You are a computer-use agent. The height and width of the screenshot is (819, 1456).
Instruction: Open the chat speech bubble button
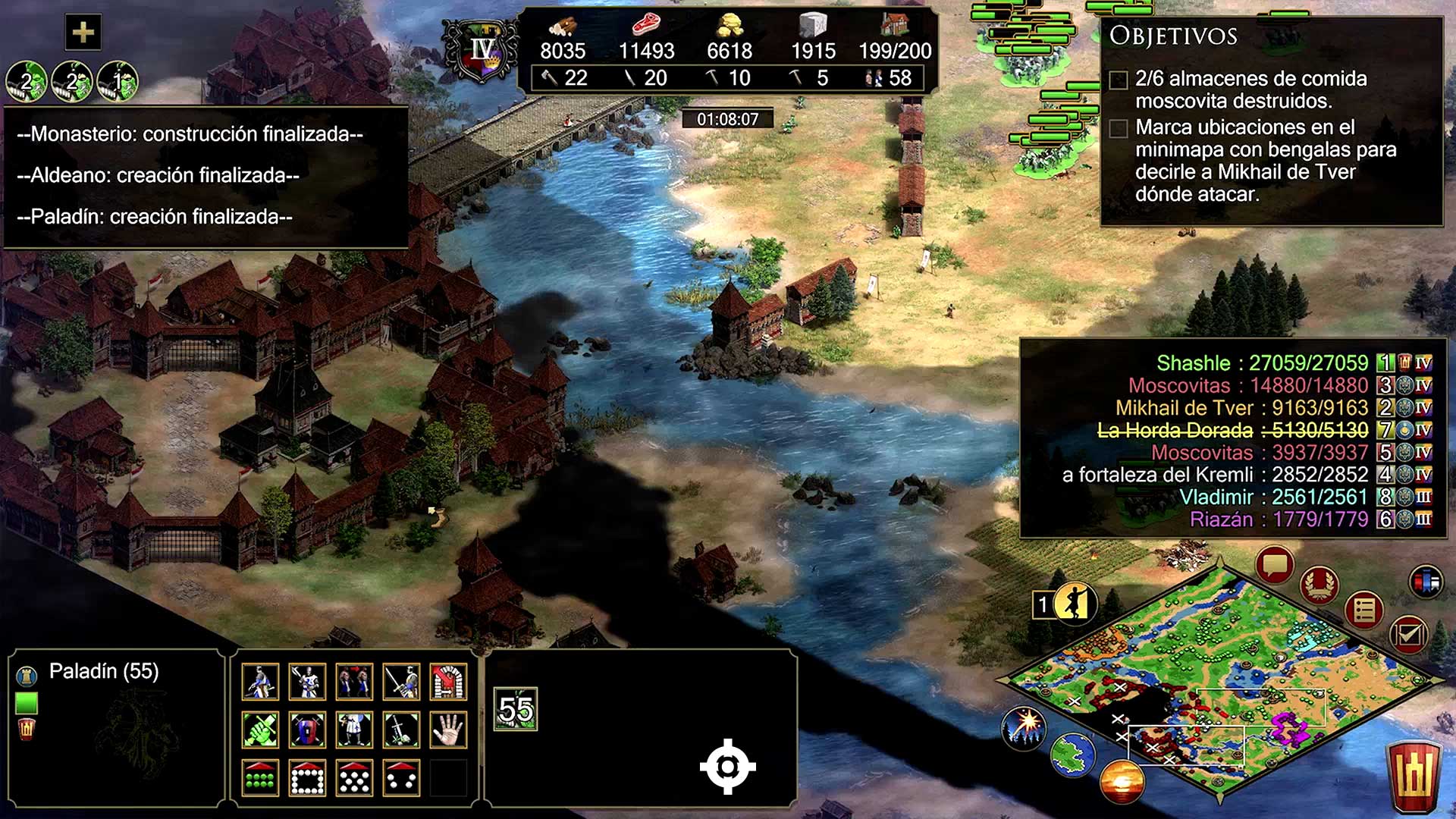pyautogui.click(x=1274, y=566)
